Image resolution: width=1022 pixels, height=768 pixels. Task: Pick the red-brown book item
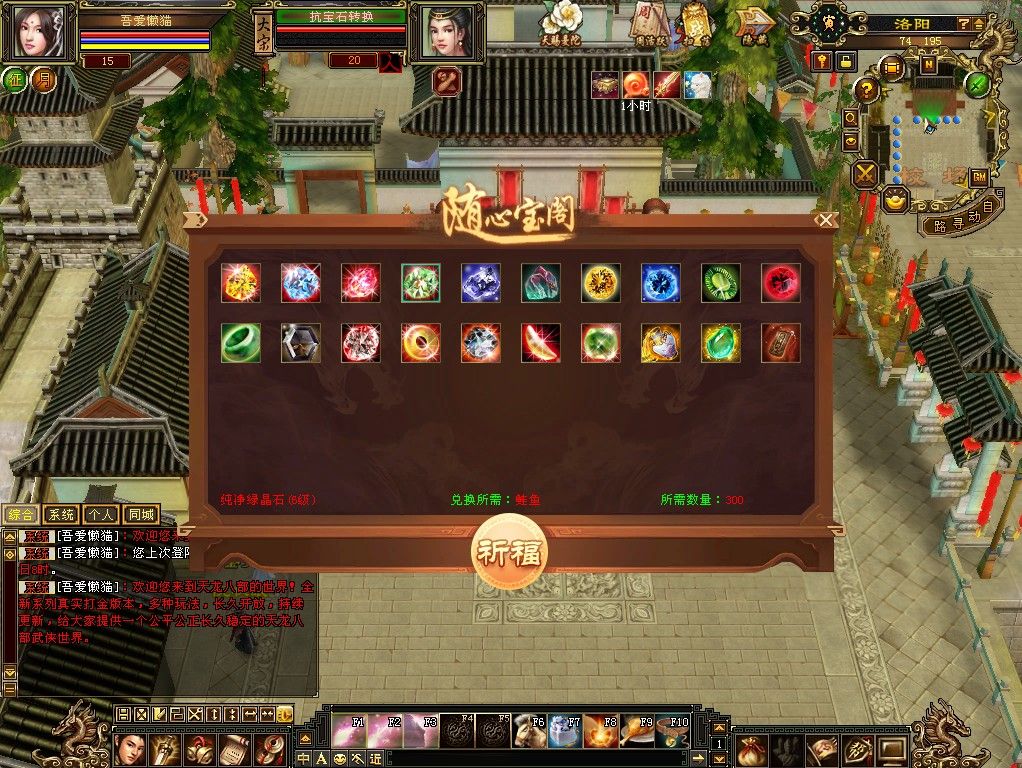click(x=780, y=343)
